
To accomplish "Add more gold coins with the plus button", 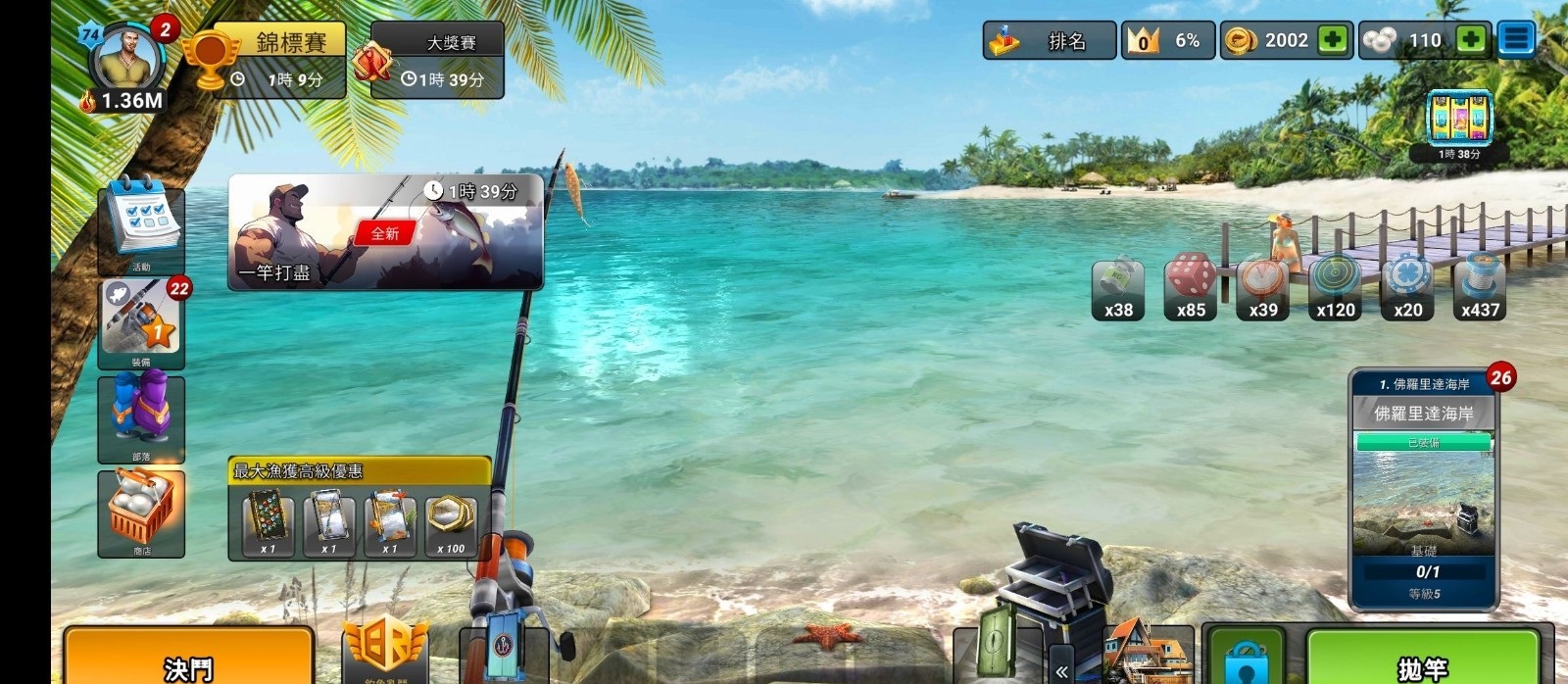I will coord(1333,40).
